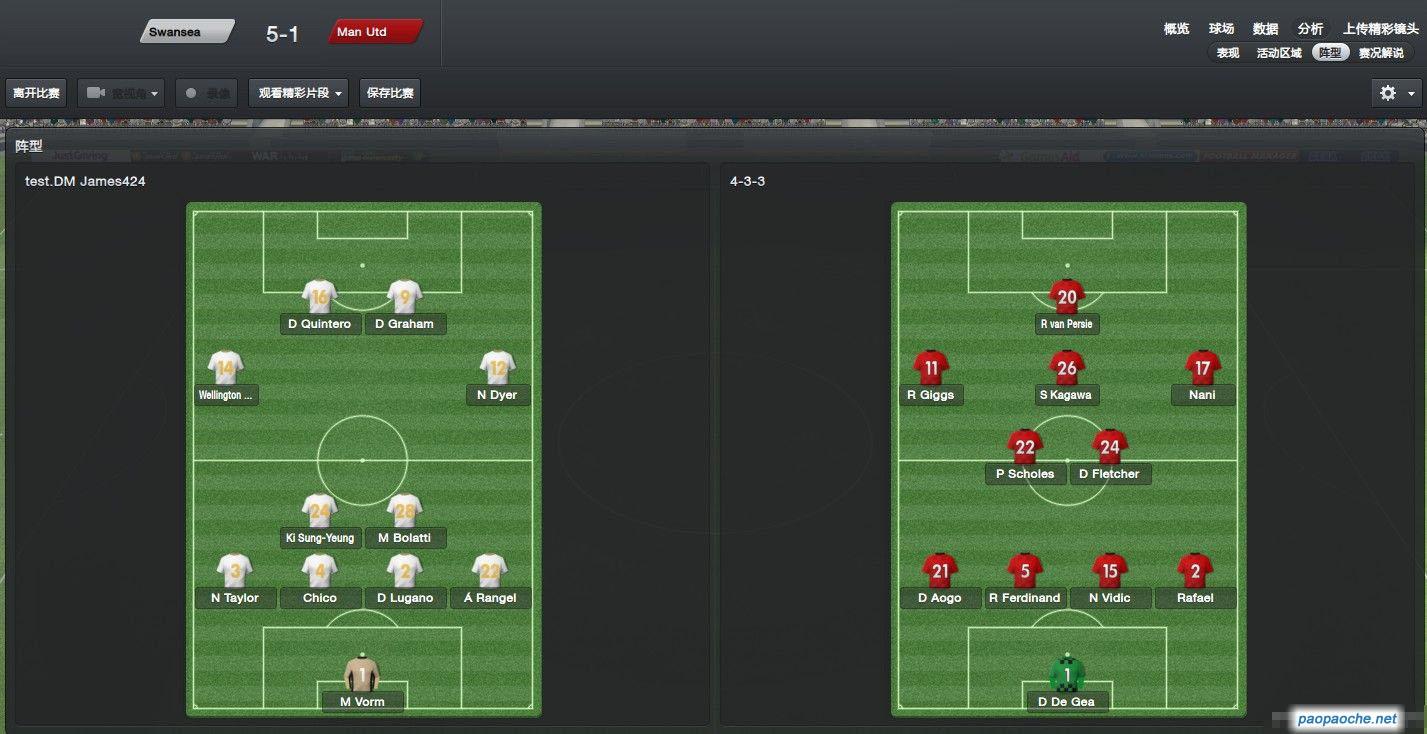The image size is (1427, 734).
Task: Show the 活动区域 activity area sub-tab
Action: [x=1279, y=53]
